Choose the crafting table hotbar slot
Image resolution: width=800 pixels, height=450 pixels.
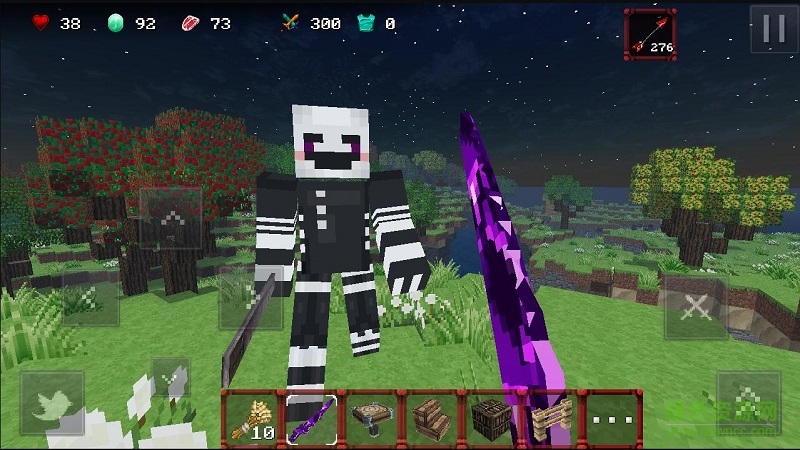click(370, 418)
